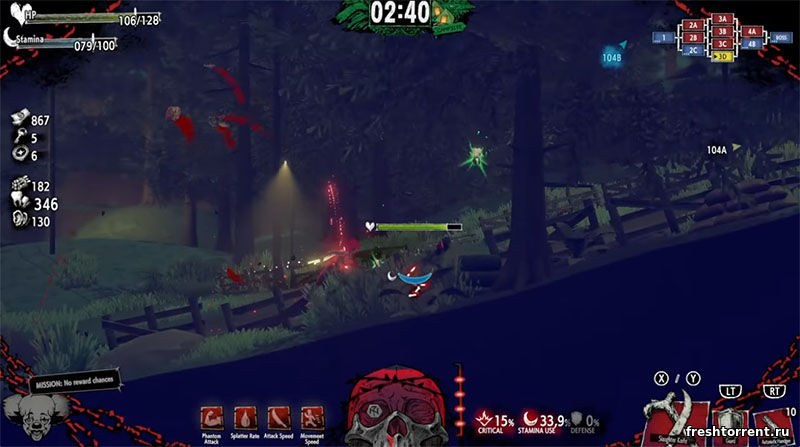Select stage 2B on the route map
This screenshot has width=800, height=447.
(x=693, y=37)
